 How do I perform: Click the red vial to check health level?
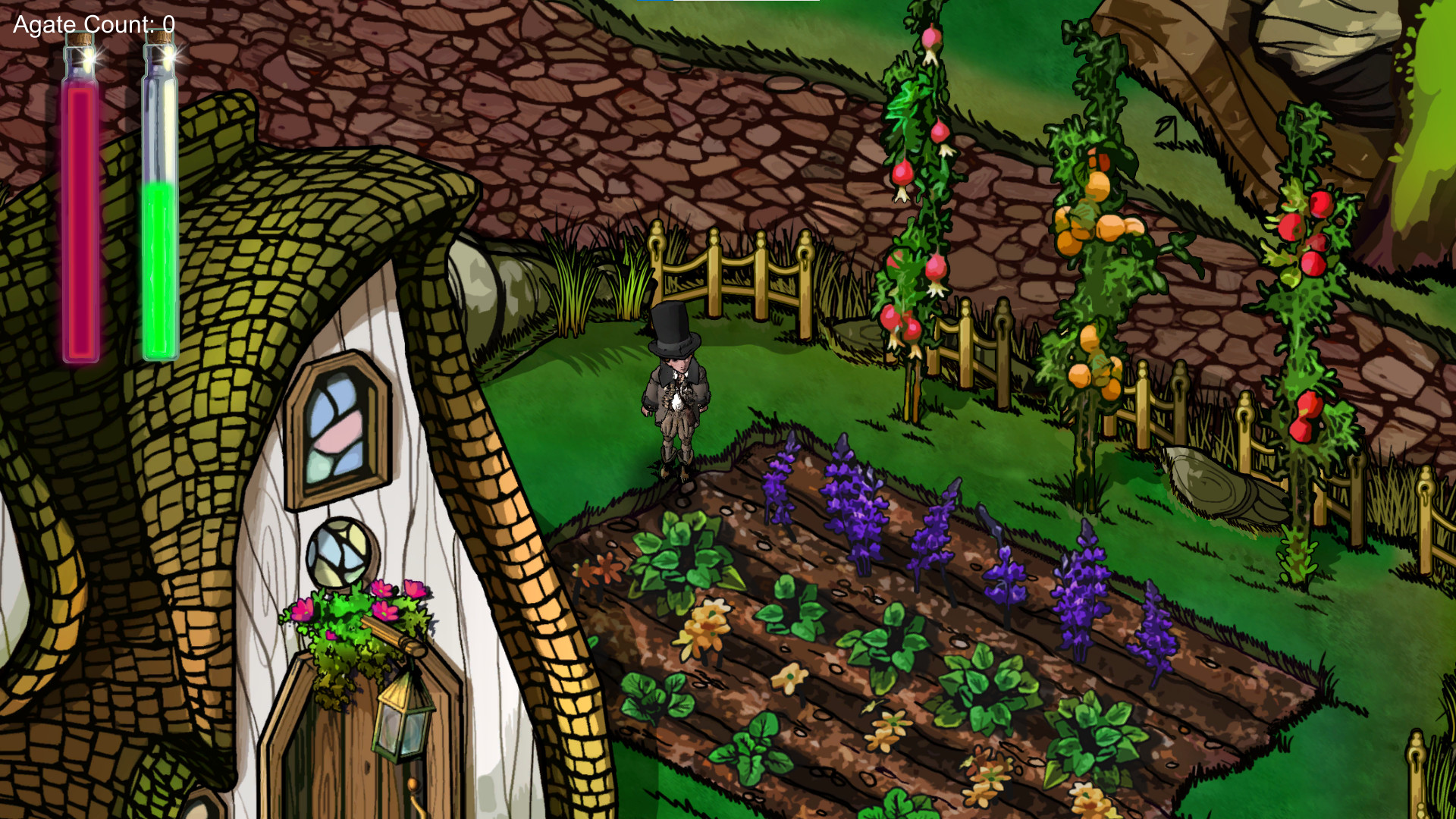click(x=80, y=212)
